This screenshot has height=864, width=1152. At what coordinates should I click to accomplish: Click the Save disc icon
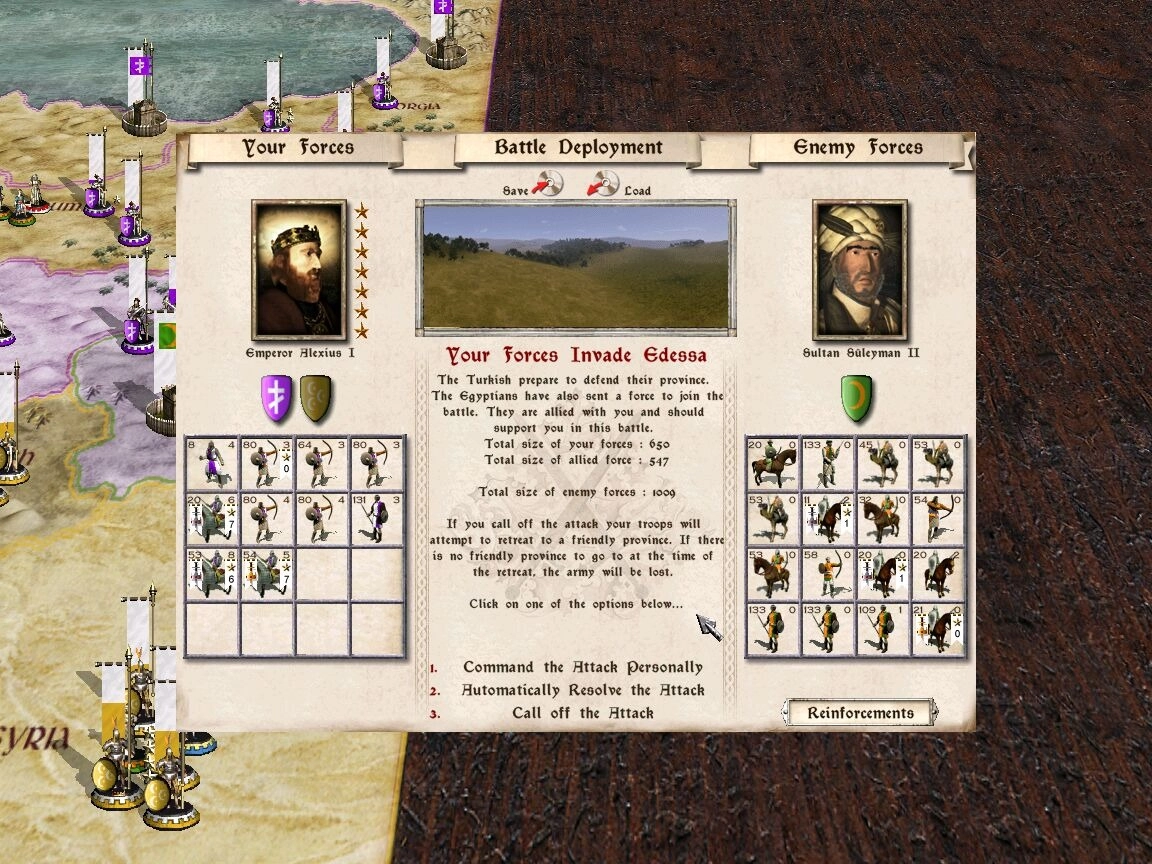point(548,184)
